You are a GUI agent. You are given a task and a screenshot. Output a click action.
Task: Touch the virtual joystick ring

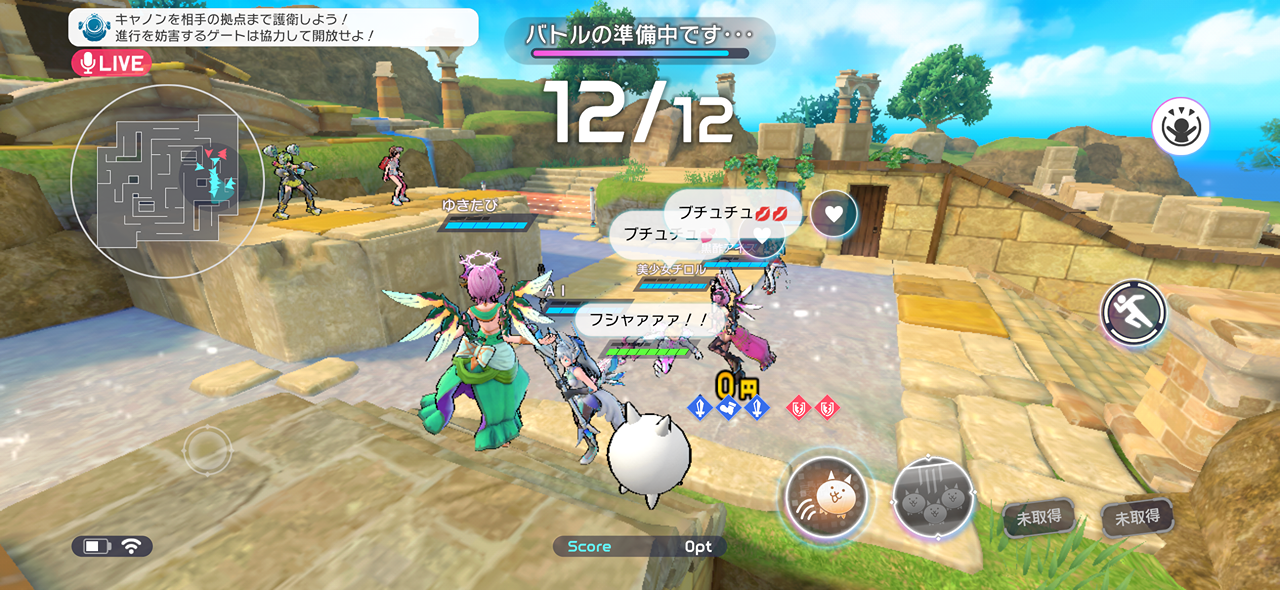208,450
